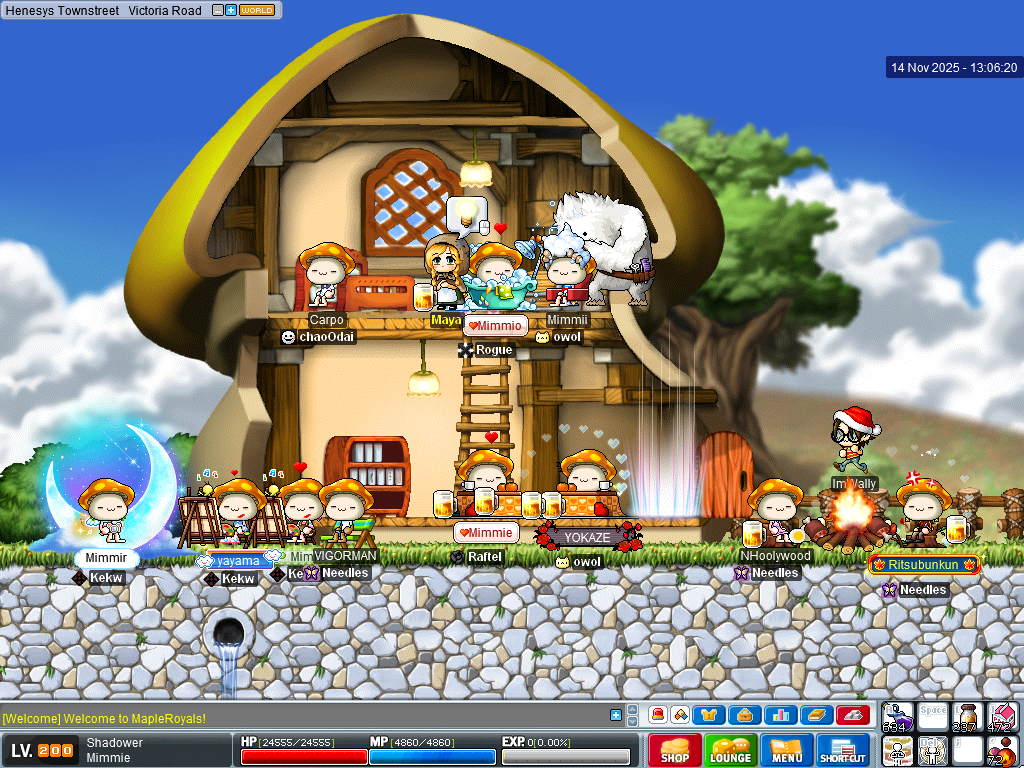The width and height of the screenshot is (1024, 768).
Task: Use the orange potion jar quickslot
Action: 966,717
